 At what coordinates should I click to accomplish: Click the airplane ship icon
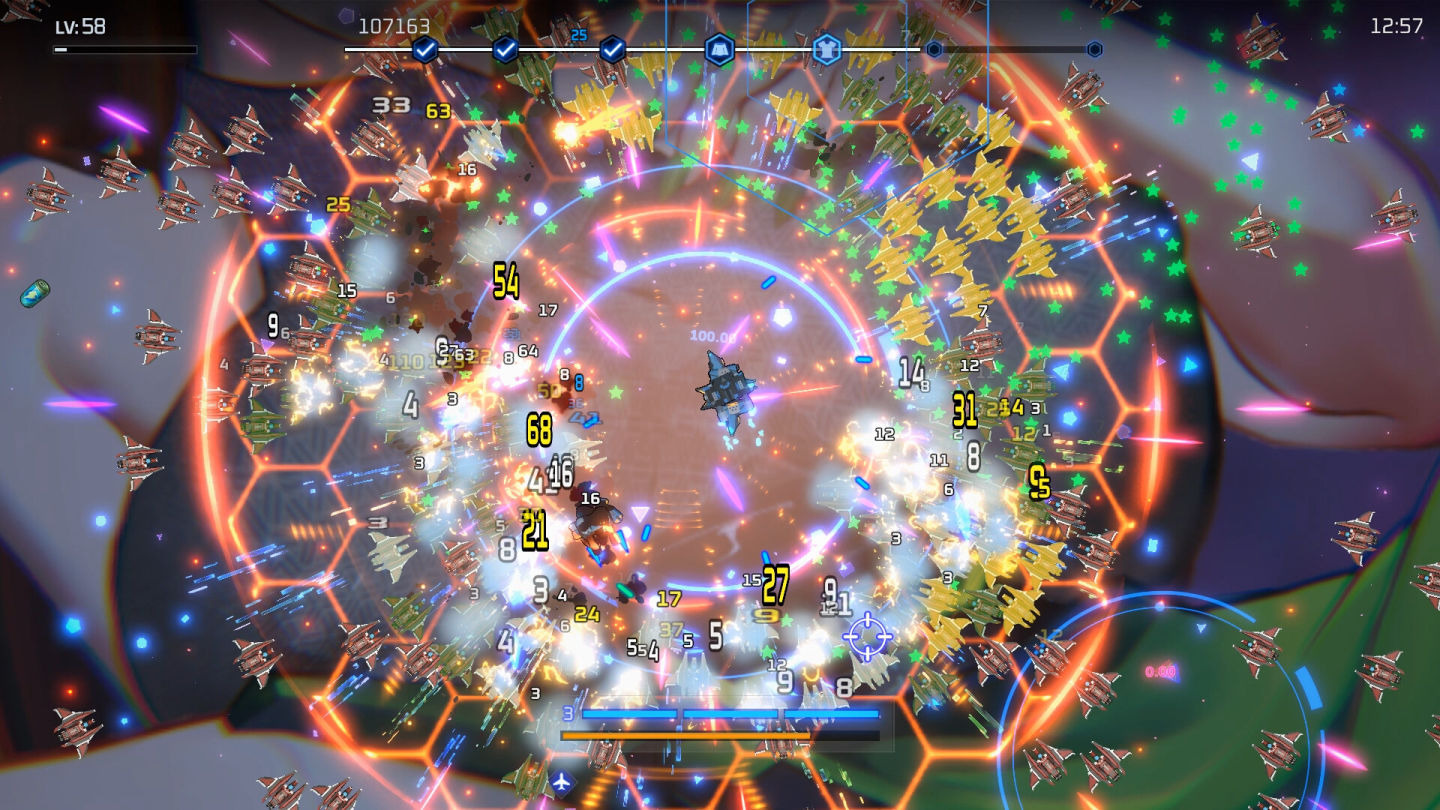tap(562, 780)
